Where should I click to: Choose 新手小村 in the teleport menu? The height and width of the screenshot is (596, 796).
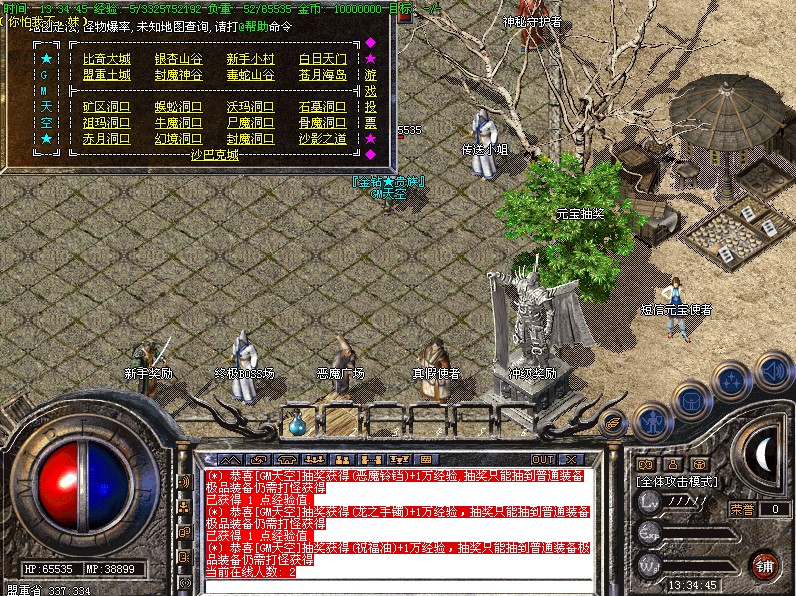[250, 60]
